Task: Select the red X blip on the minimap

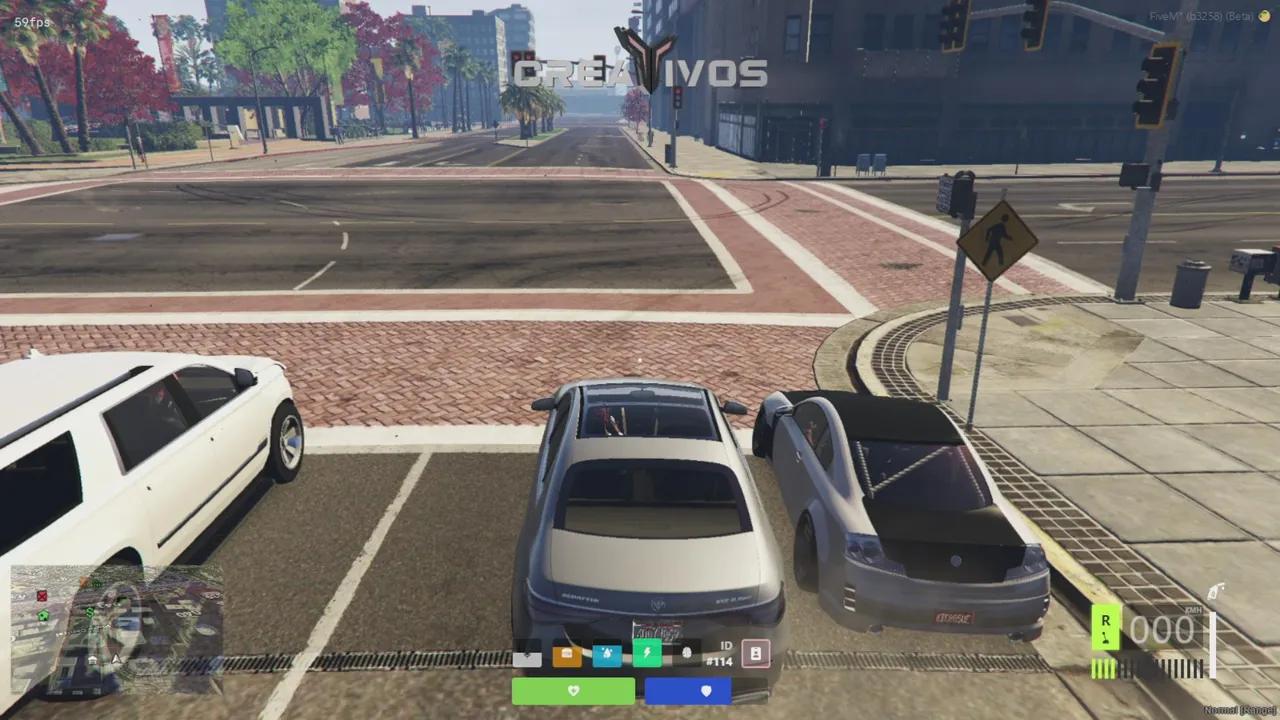Action: point(41,597)
